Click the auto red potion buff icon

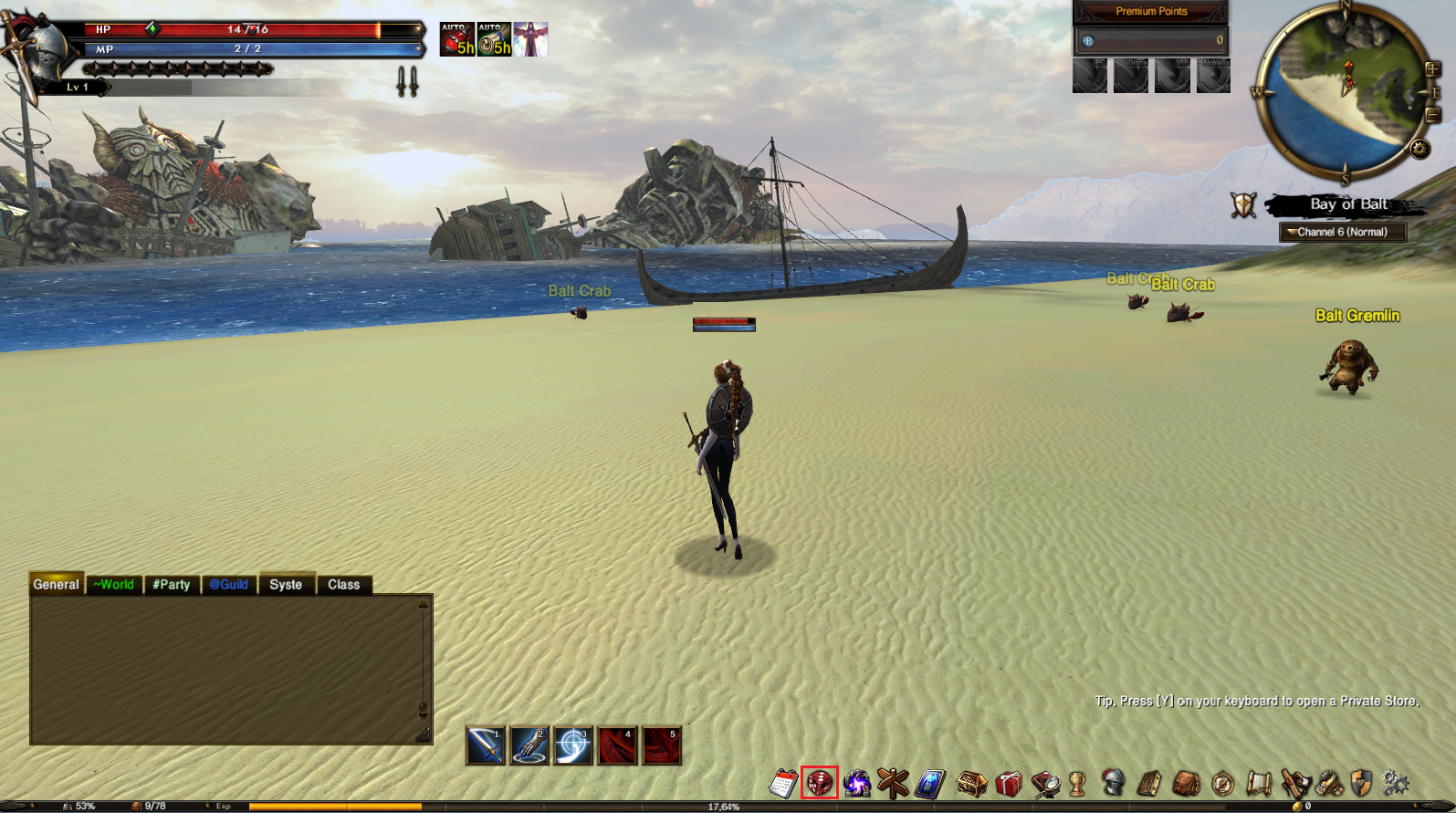click(457, 40)
